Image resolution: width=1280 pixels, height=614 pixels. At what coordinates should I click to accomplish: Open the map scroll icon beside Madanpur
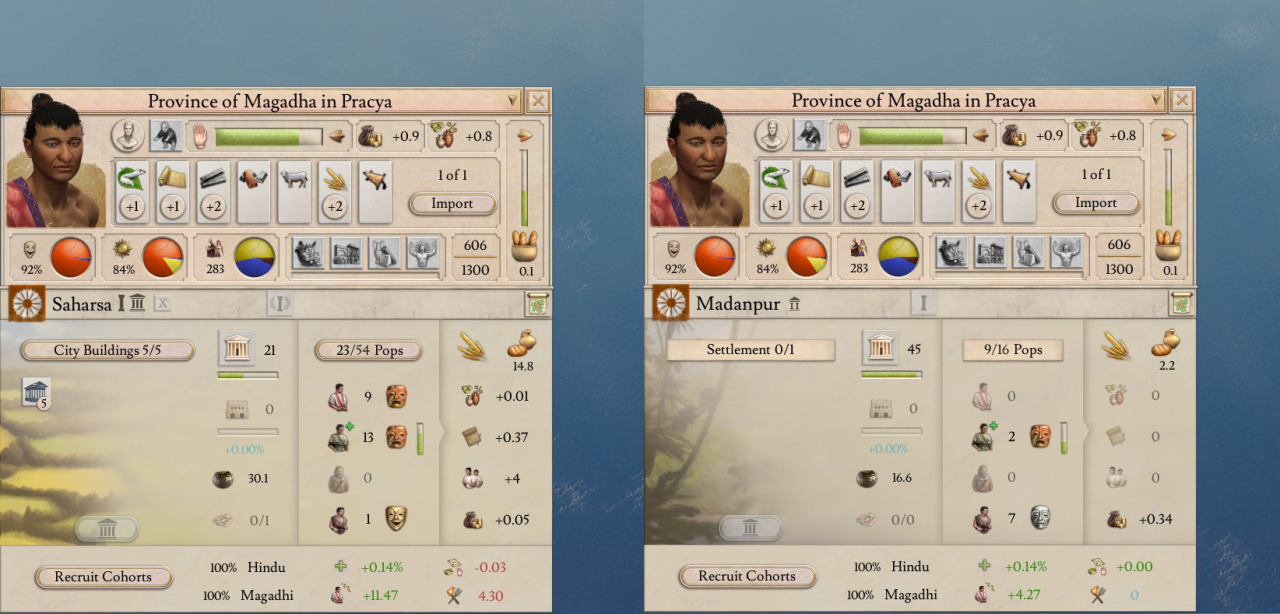pos(1181,304)
